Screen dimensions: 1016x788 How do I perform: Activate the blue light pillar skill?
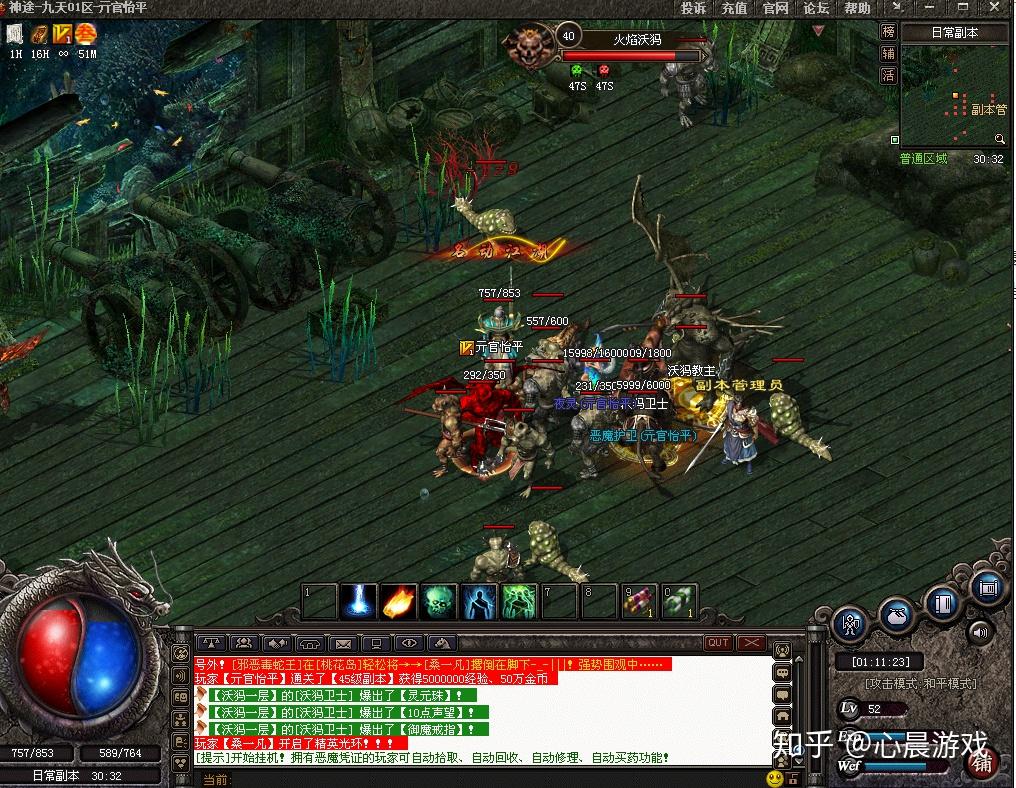(357, 601)
